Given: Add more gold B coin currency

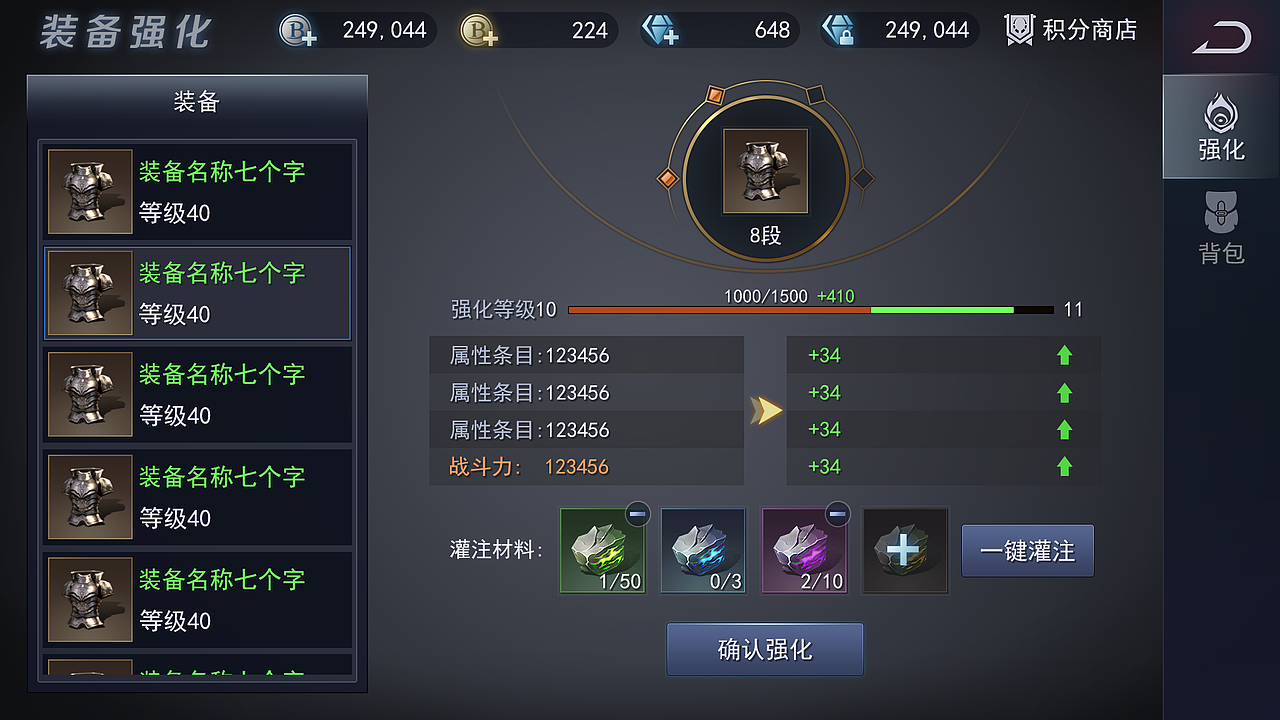Looking at the screenshot, I should click(x=479, y=31).
